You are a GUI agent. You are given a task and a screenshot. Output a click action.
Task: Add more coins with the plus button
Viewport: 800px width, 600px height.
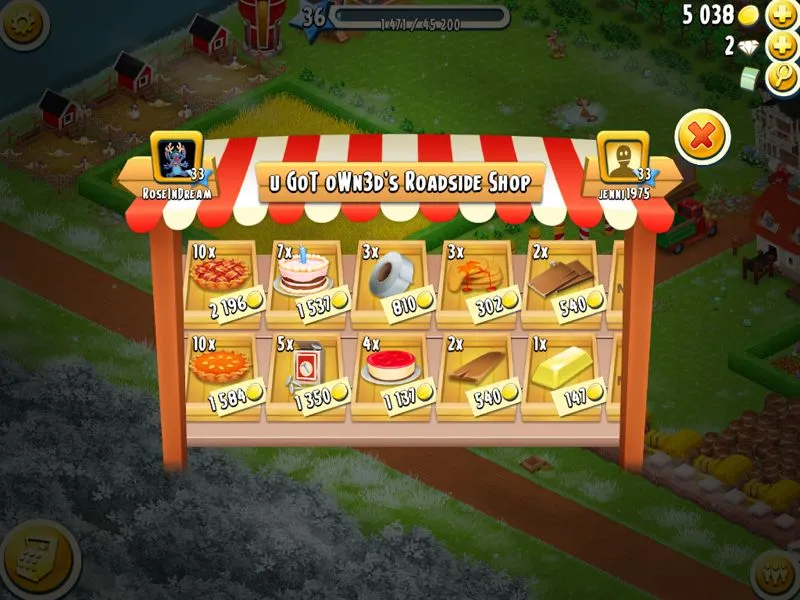pyautogui.click(x=781, y=15)
